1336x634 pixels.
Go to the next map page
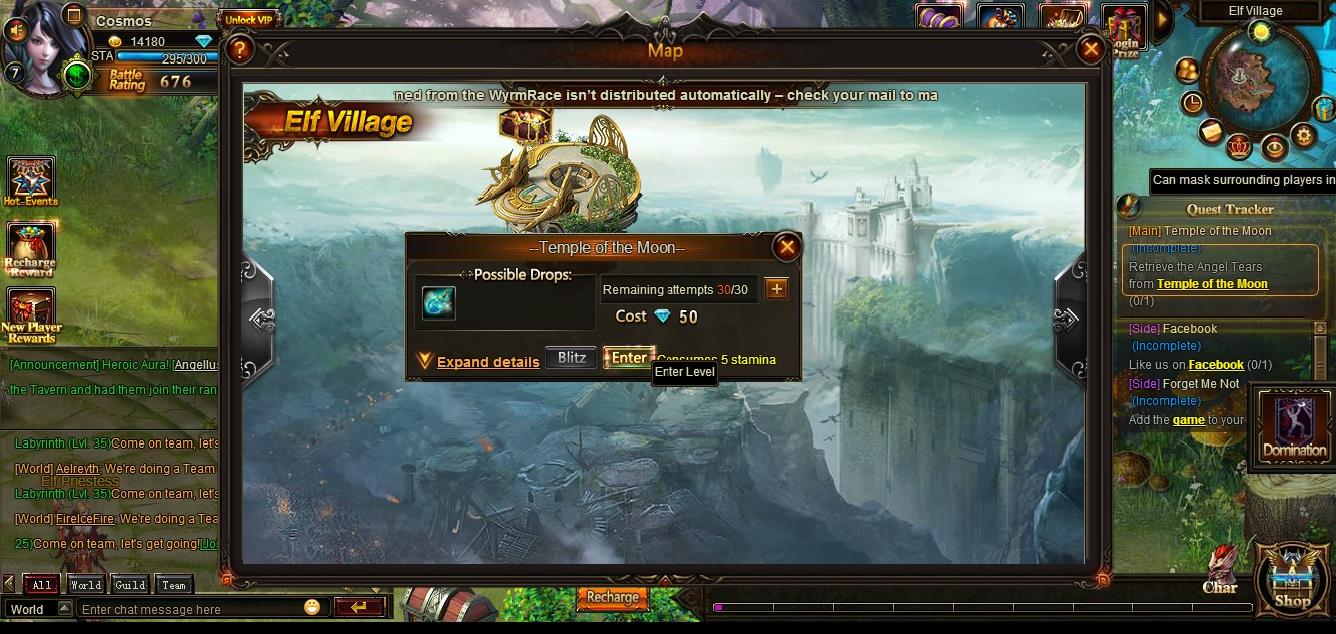(1067, 319)
